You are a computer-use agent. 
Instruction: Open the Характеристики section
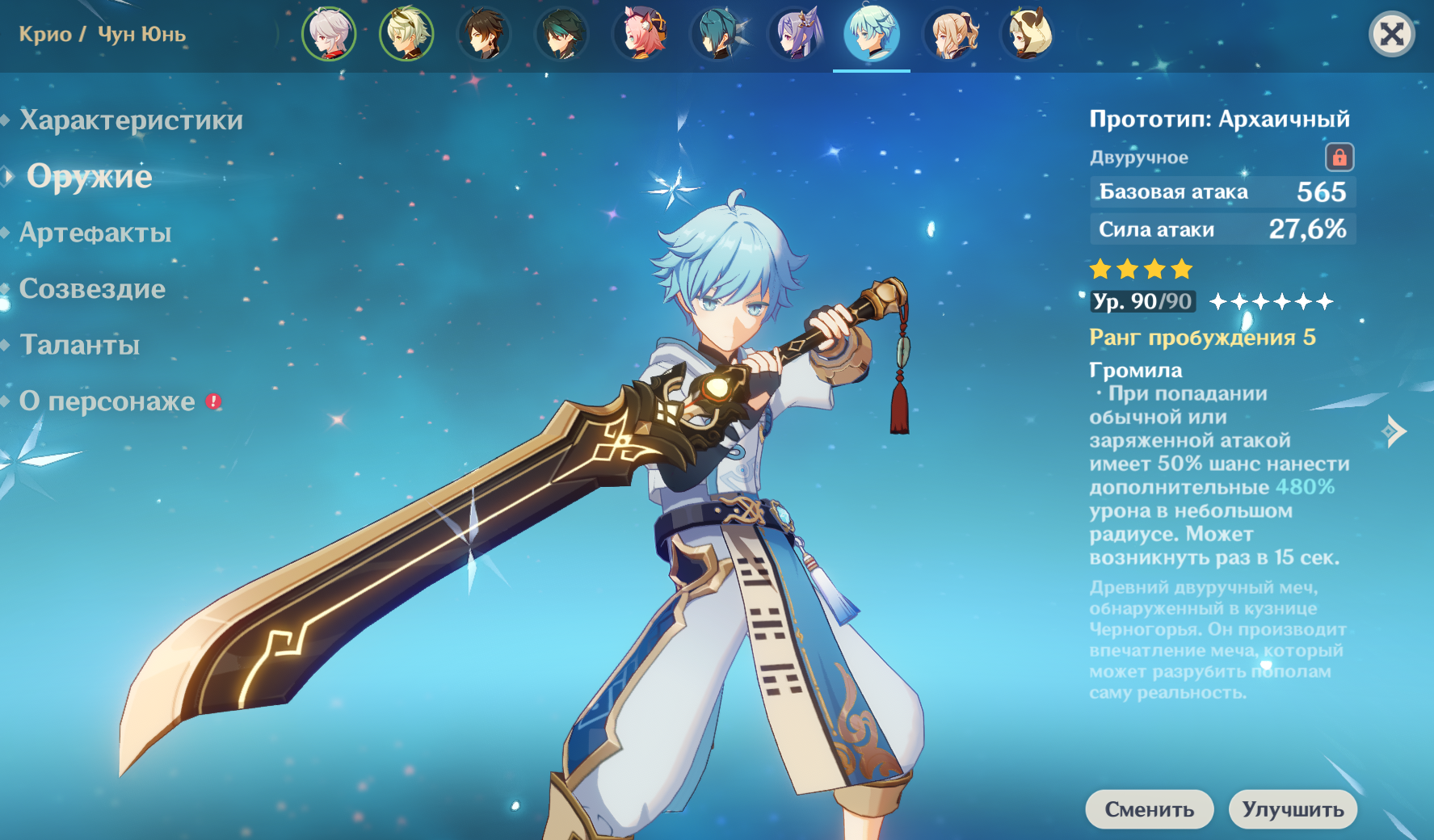pos(131,120)
